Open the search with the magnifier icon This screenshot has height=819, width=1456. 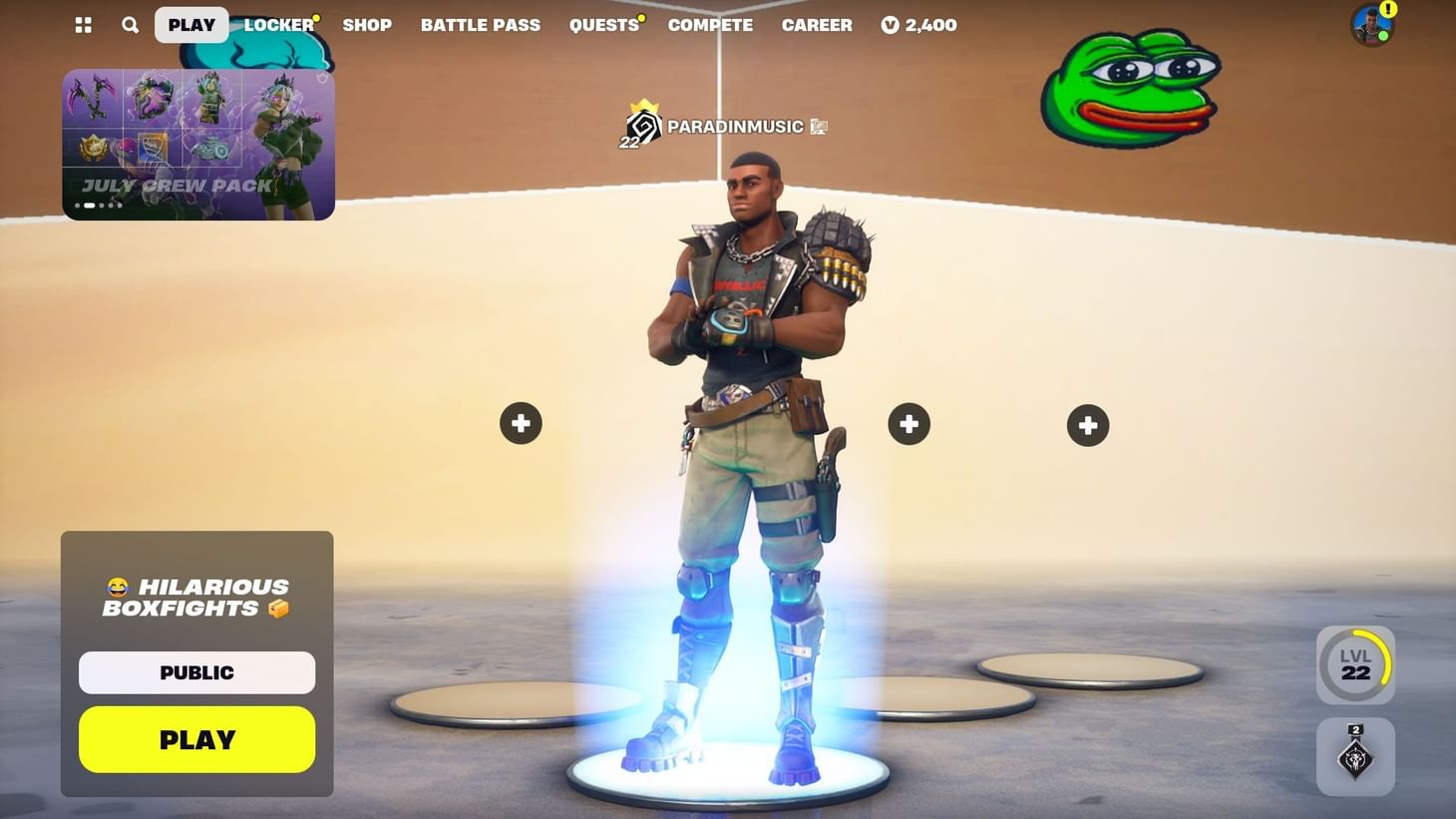click(130, 24)
